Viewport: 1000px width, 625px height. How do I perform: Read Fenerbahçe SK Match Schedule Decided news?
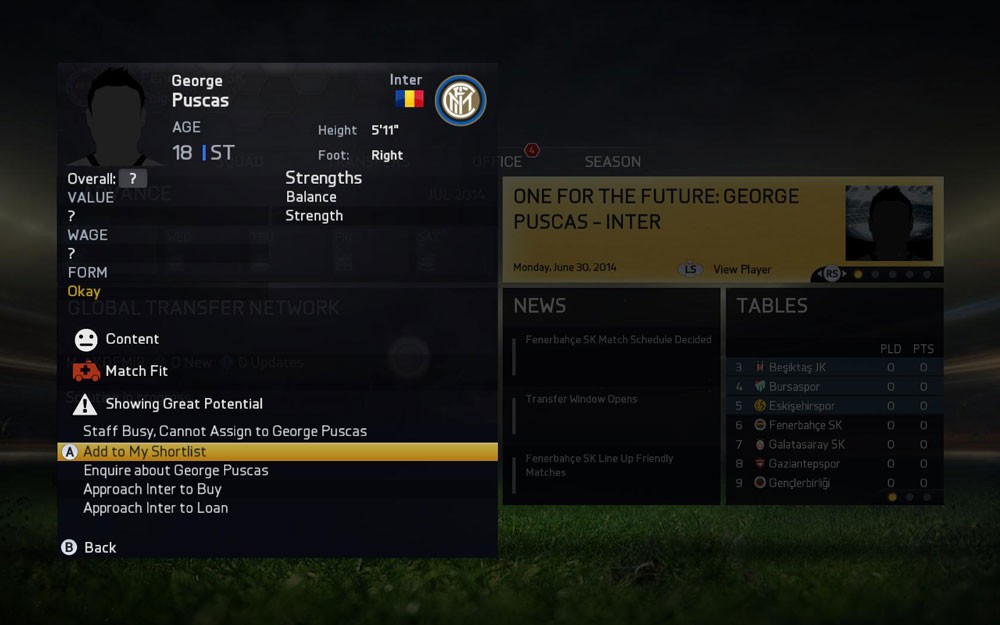618,340
